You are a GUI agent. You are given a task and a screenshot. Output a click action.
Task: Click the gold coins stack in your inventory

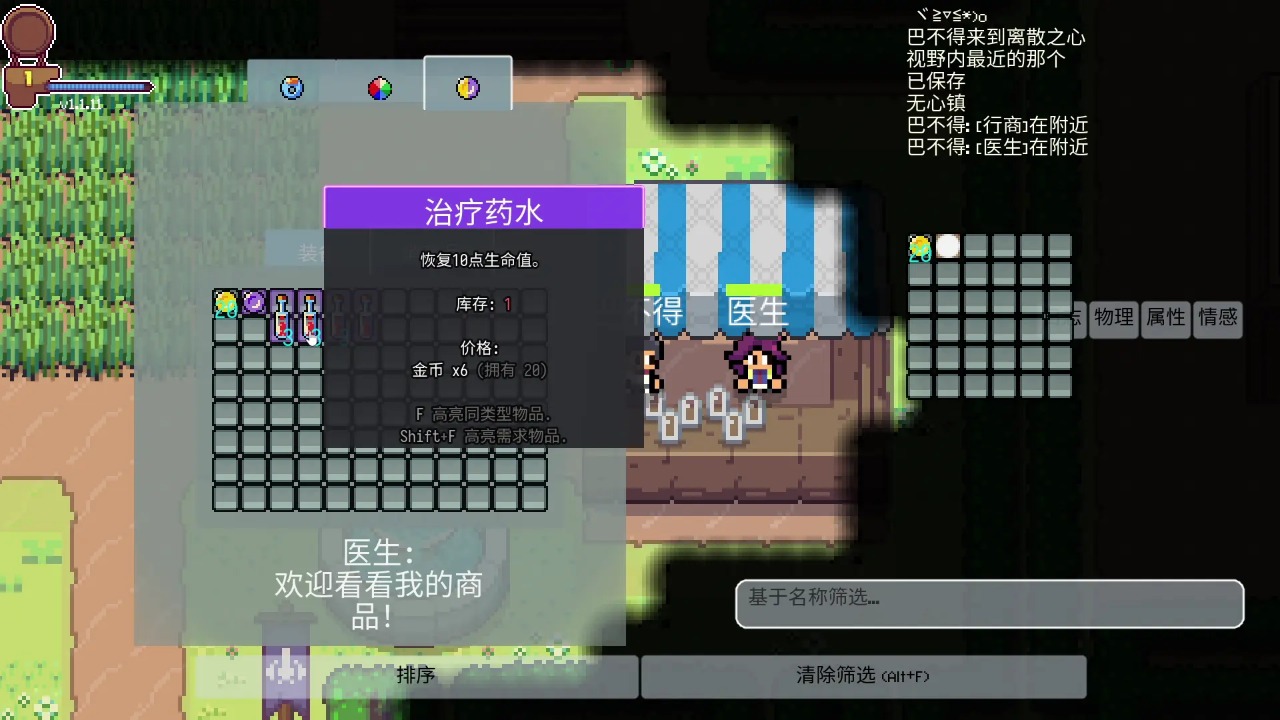pos(224,302)
